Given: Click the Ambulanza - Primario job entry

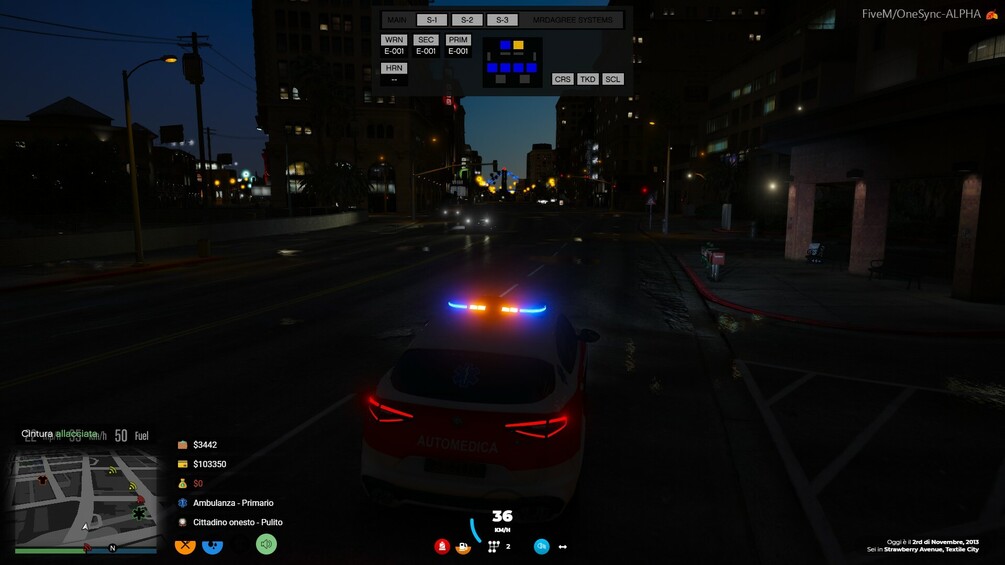Looking at the screenshot, I should click(x=232, y=503).
